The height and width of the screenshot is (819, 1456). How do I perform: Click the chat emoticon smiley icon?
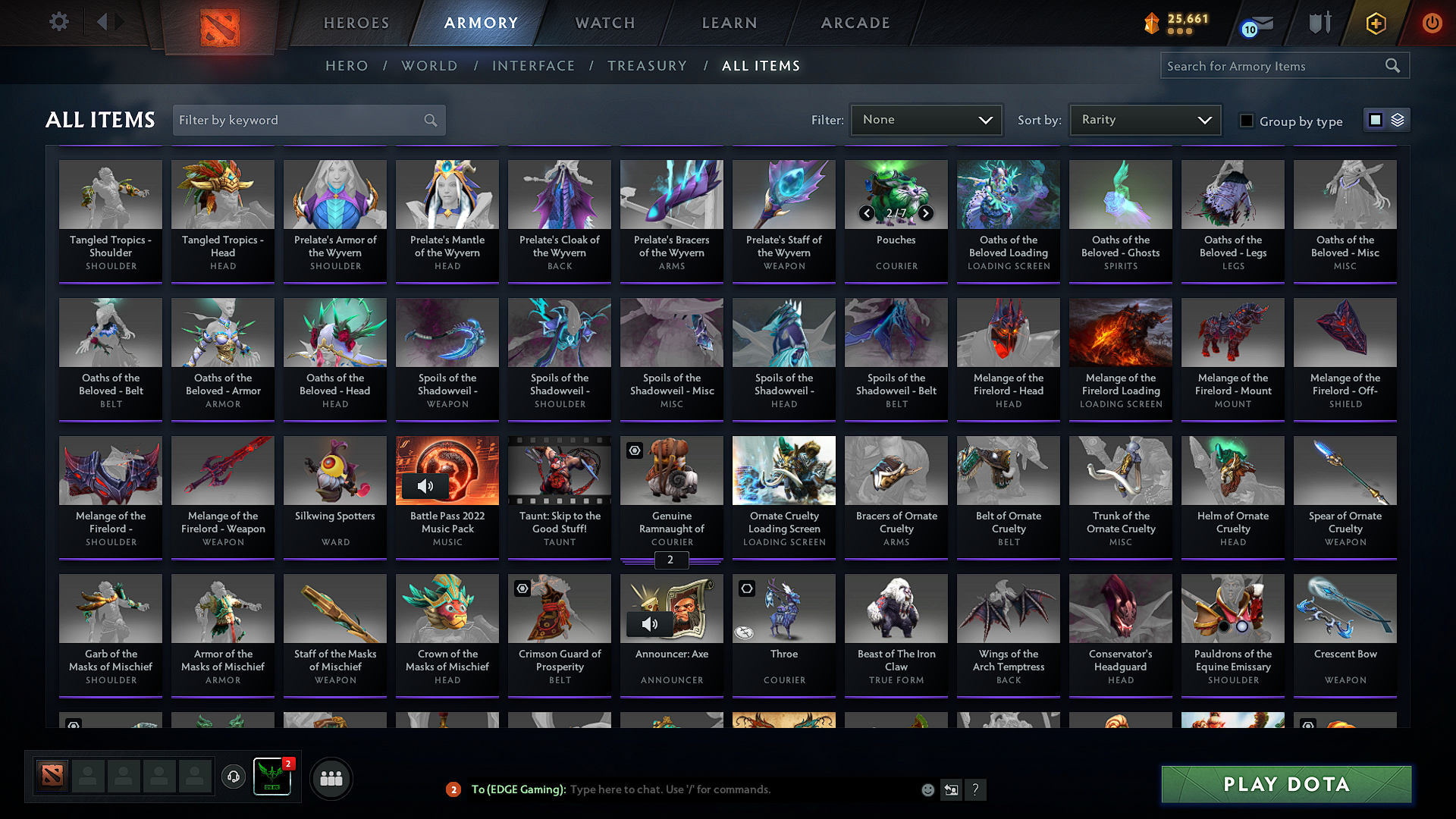[x=928, y=789]
